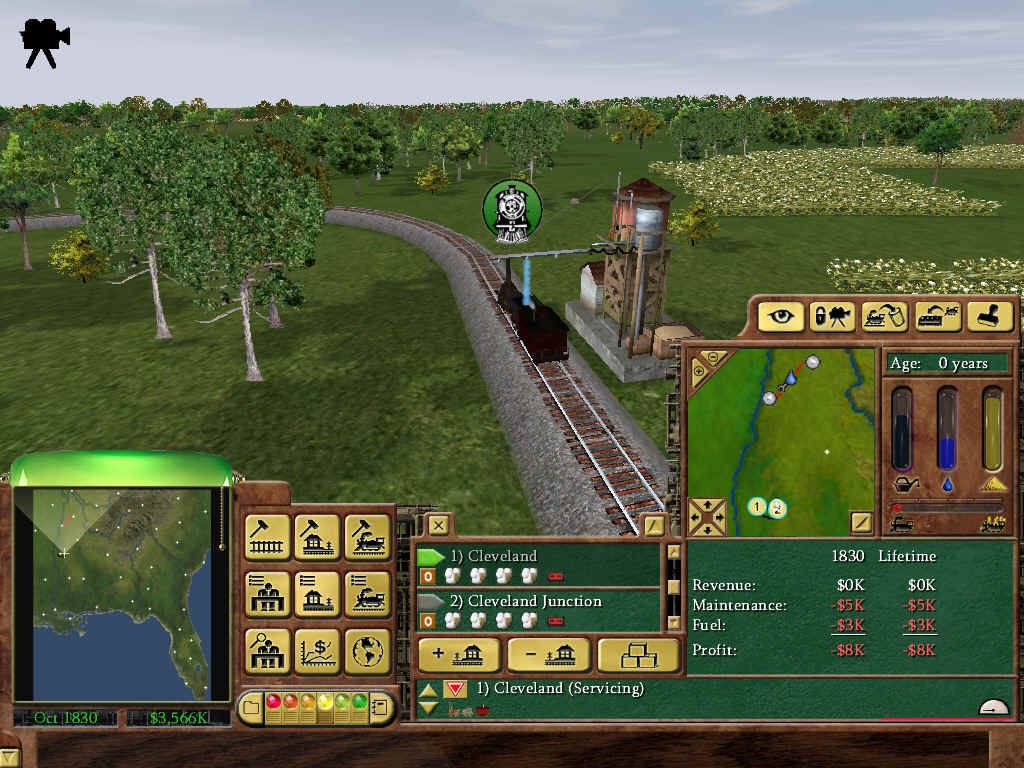Viewport: 1024px width, 768px height.
Task: Click the southeastern US overview minimap
Action: click(x=121, y=590)
